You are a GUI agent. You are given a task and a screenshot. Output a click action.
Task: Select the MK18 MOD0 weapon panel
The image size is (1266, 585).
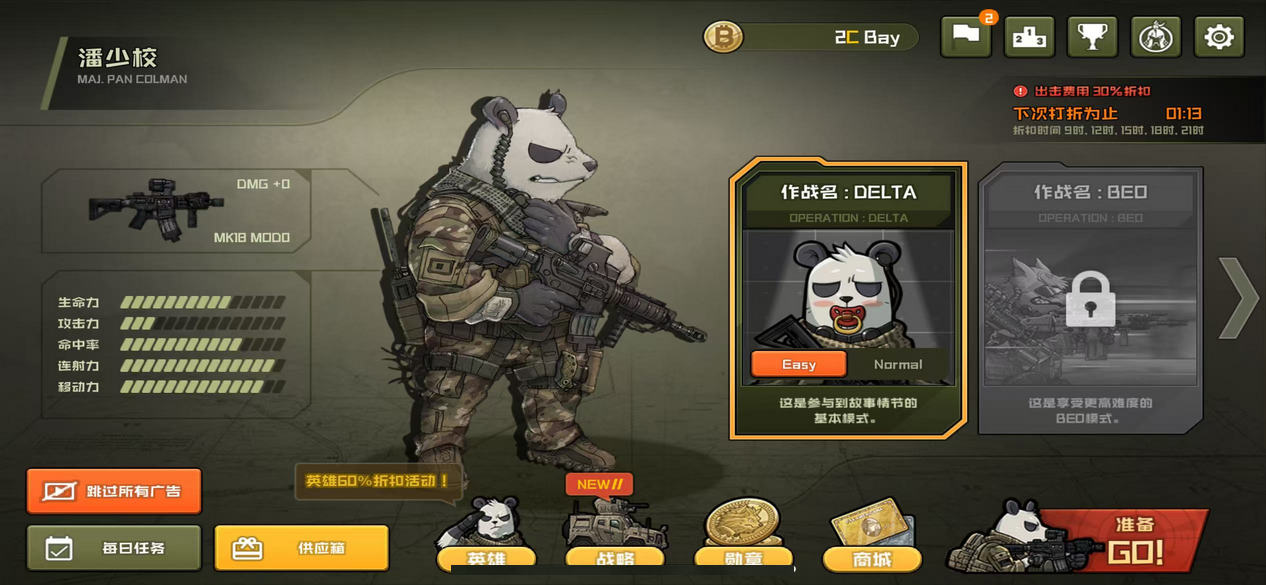coord(176,210)
